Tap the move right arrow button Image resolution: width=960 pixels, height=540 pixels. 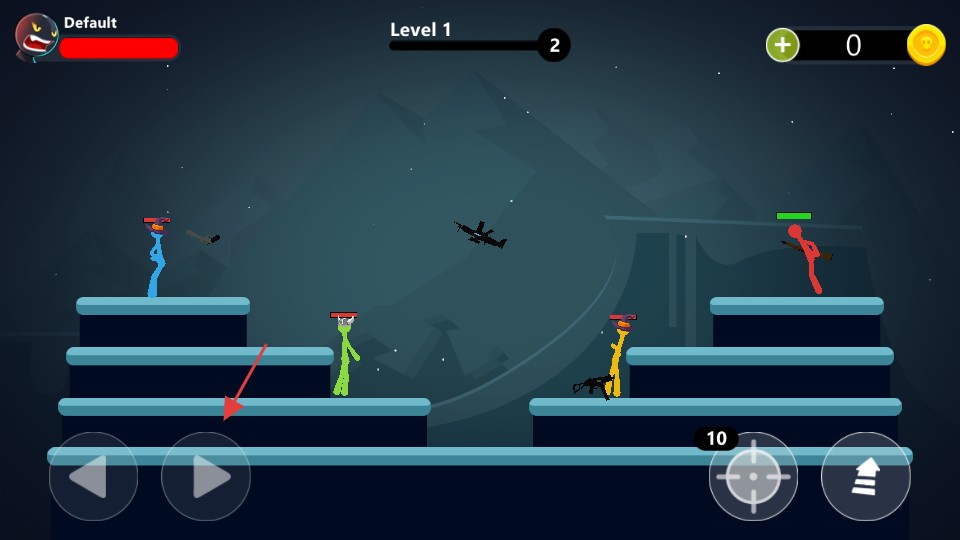(206, 477)
